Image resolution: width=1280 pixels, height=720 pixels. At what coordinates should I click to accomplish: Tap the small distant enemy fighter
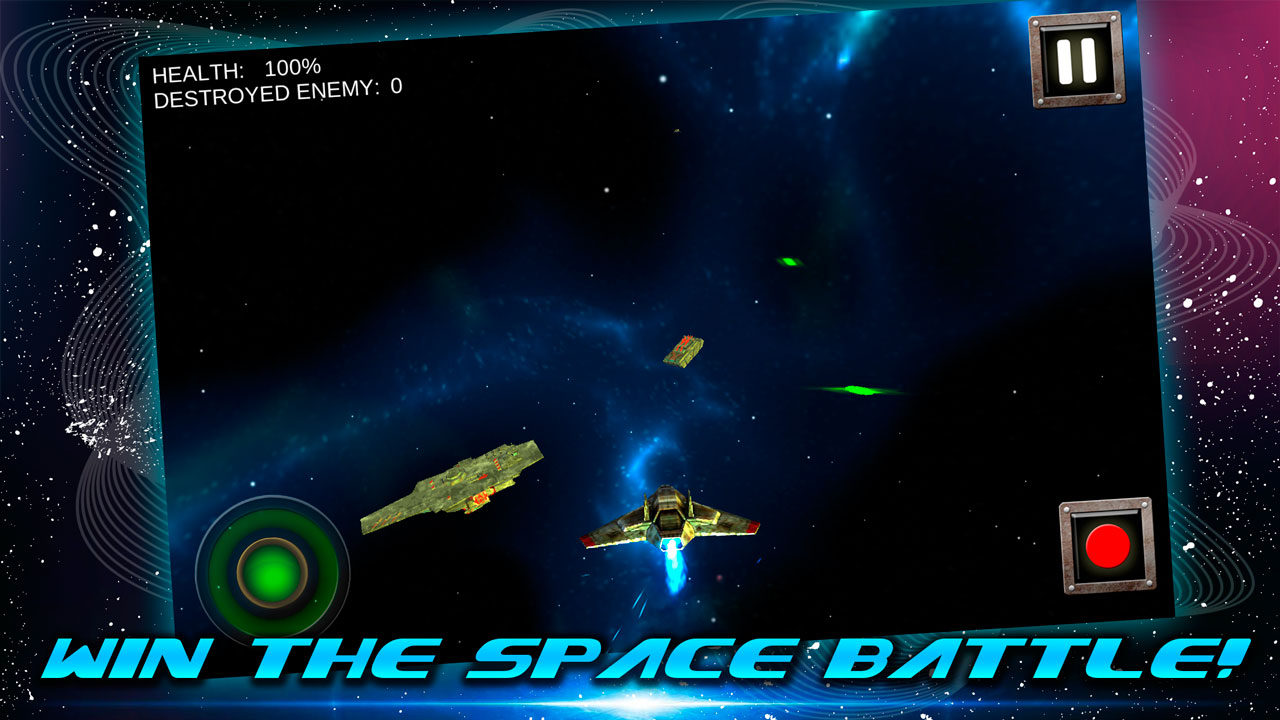tap(683, 351)
